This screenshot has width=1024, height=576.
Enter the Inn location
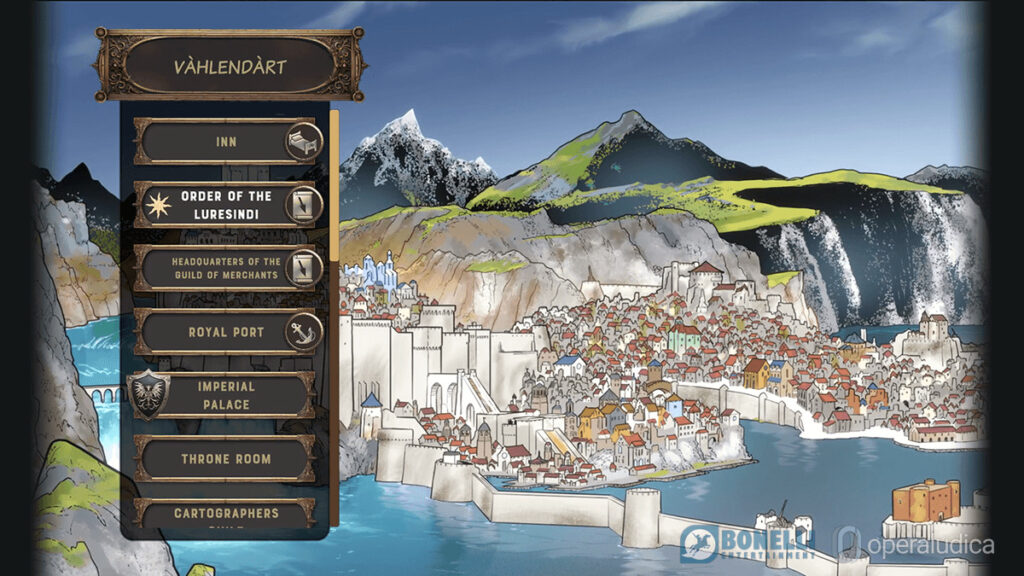point(226,142)
